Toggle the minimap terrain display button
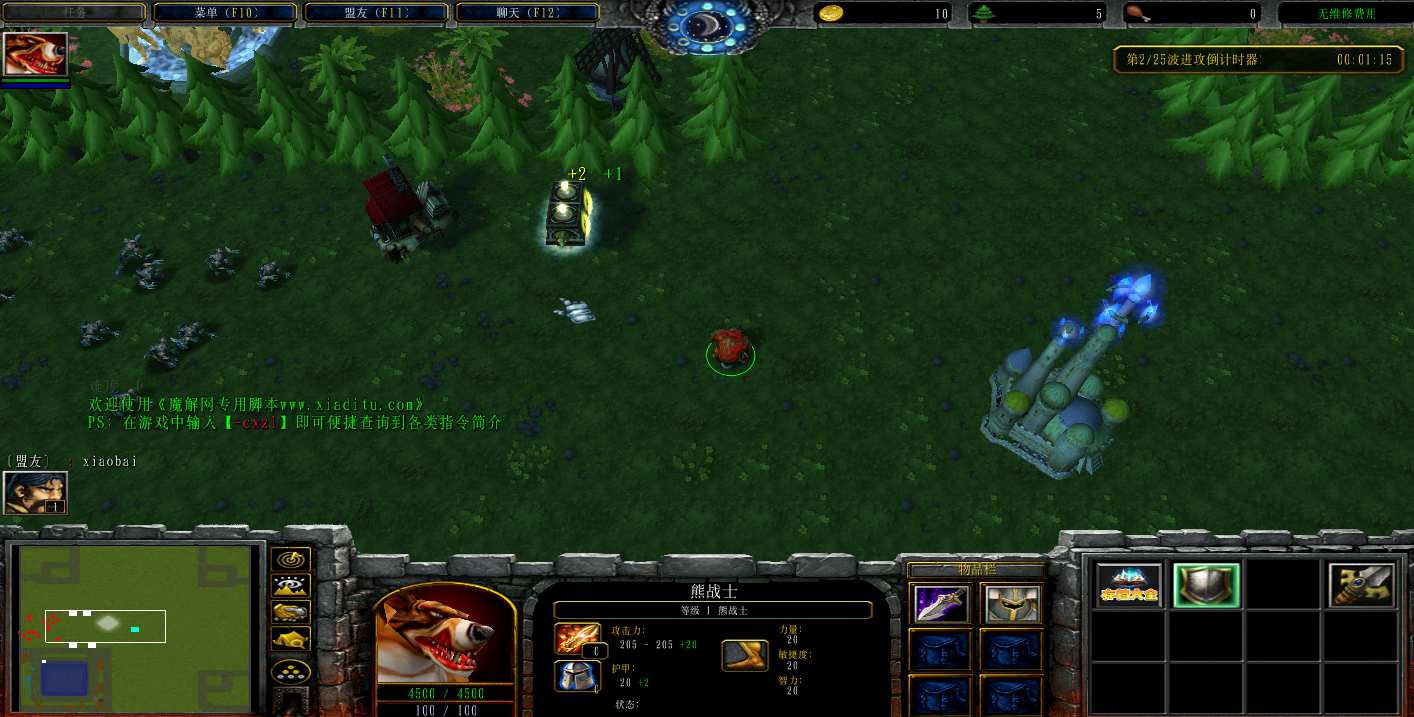 point(291,586)
